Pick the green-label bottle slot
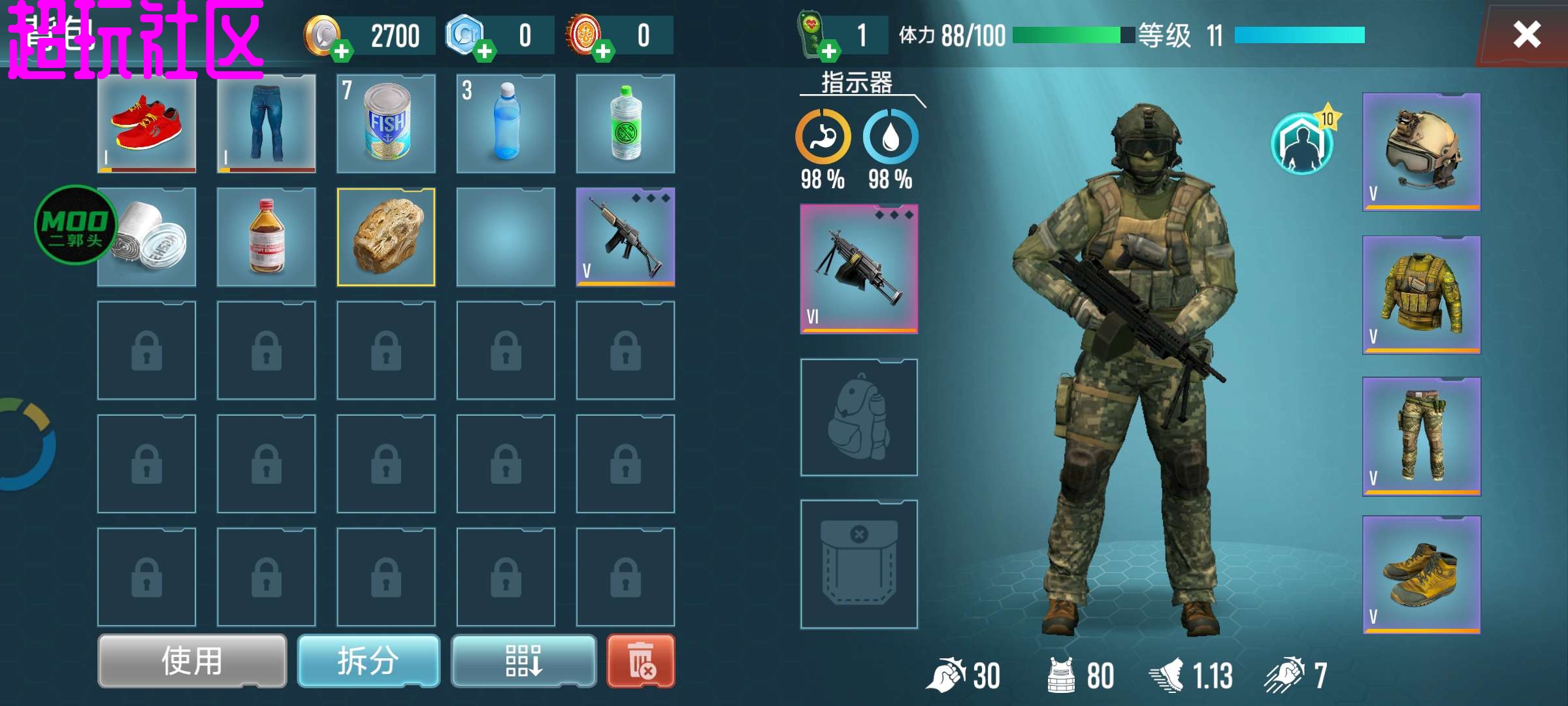The height and width of the screenshot is (706, 1568). tap(625, 124)
